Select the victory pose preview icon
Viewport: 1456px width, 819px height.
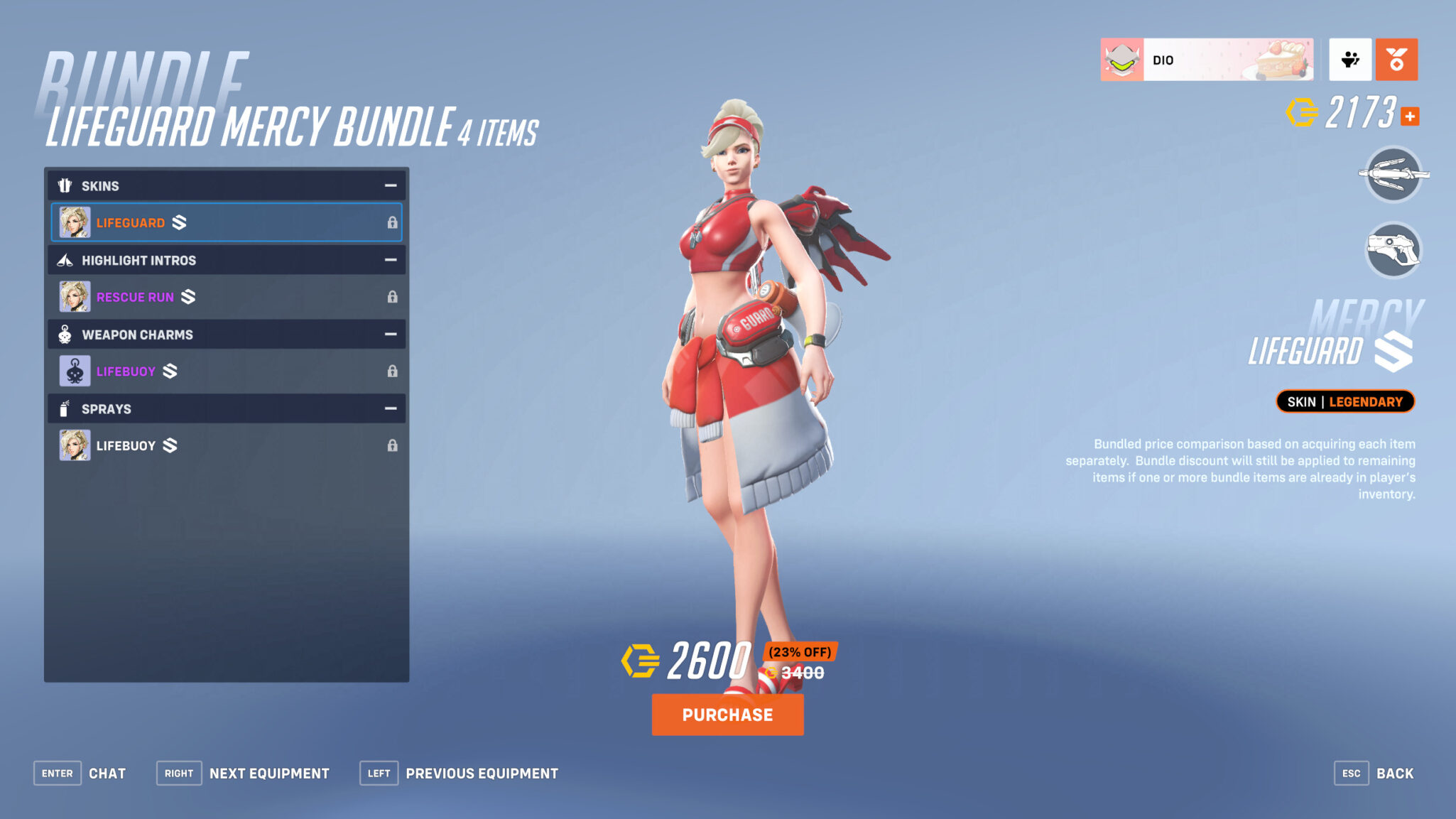pos(1394,175)
